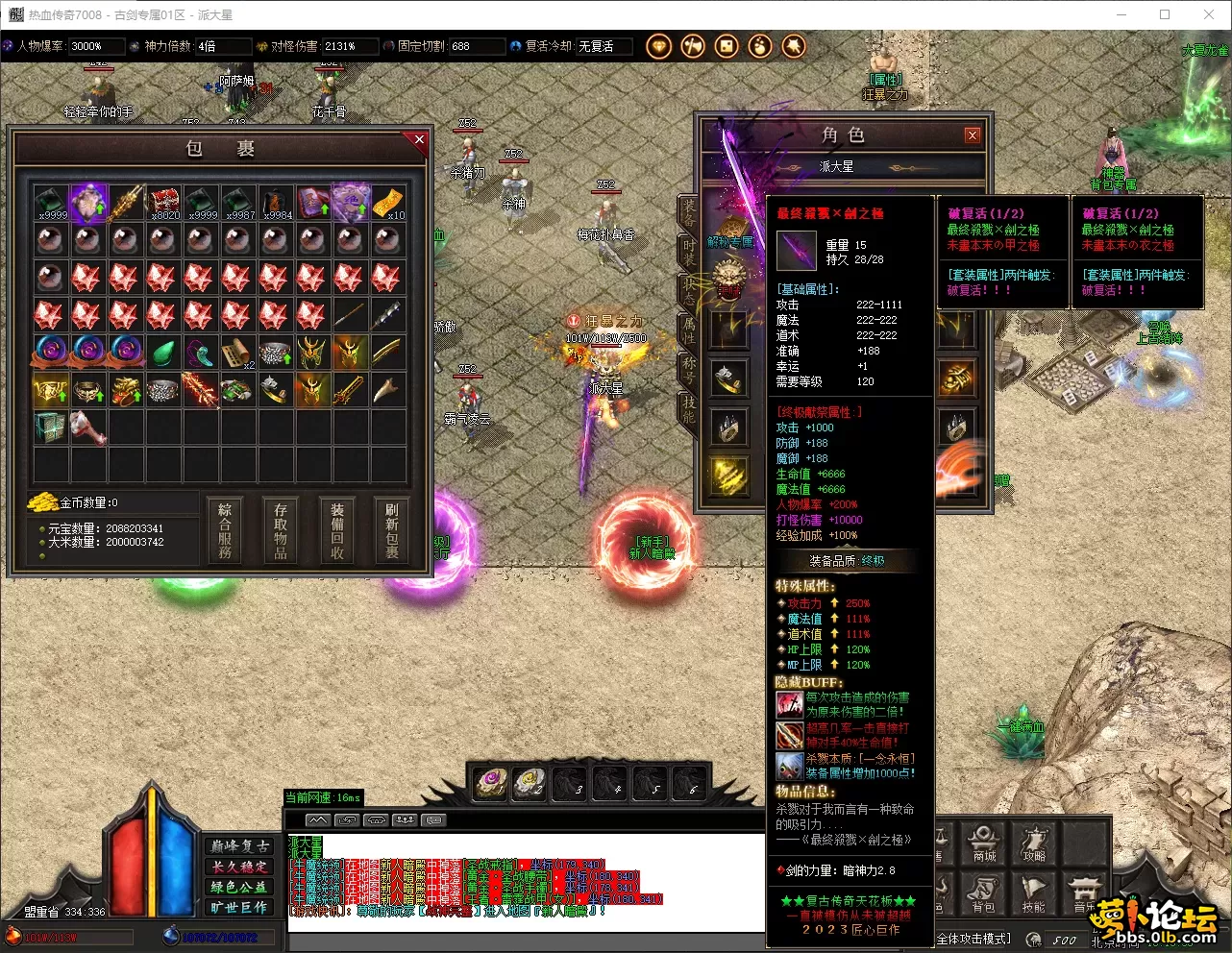Switch to the 装备 equipment tab
The image size is (1232, 953).
tap(689, 211)
